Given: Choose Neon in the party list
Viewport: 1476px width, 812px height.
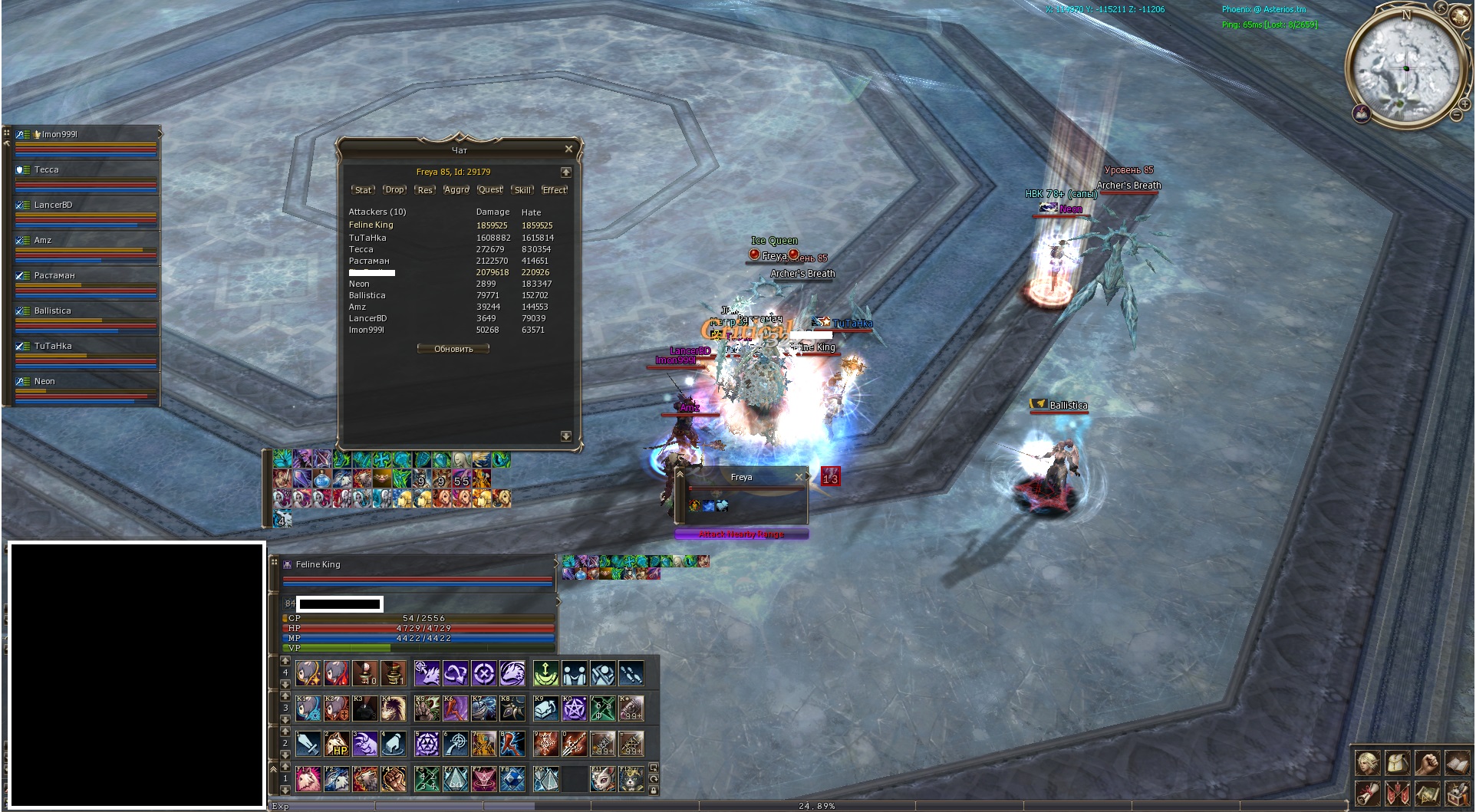Looking at the screenshot, I should pyautogui.click(x=44, y=381).
